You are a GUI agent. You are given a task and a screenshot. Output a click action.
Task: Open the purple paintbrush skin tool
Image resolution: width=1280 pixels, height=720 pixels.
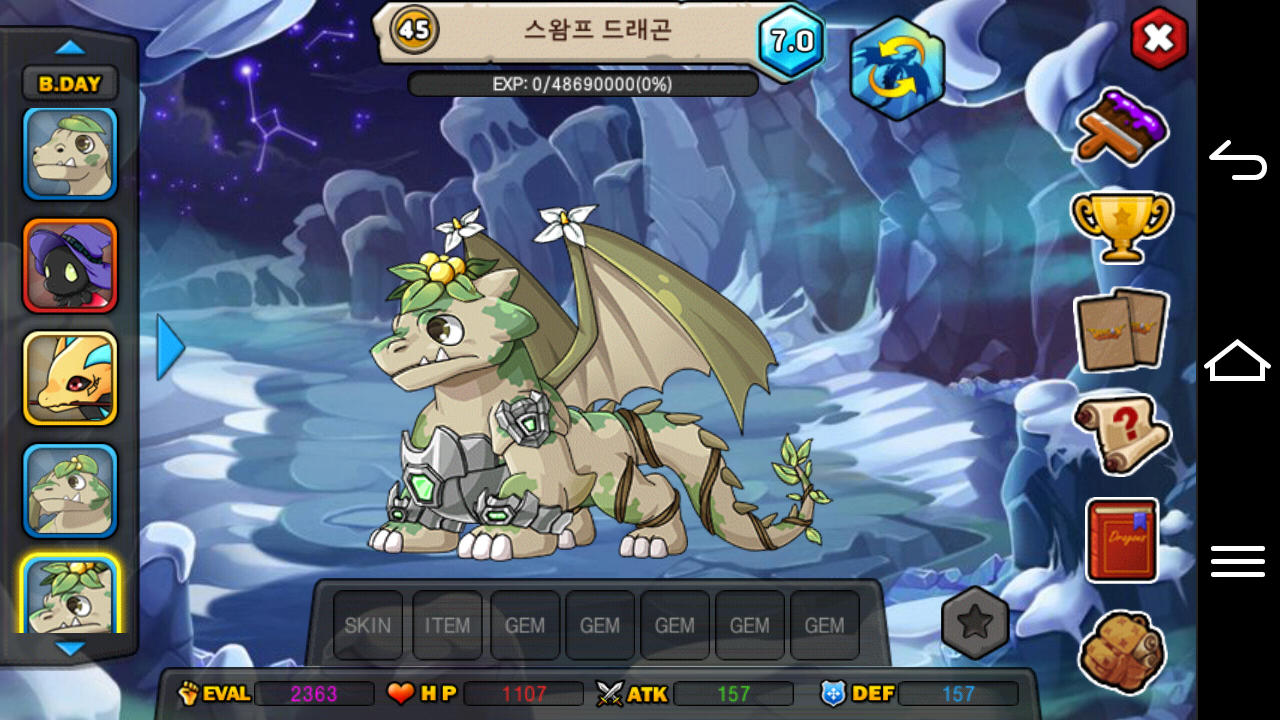point(1122,127)
